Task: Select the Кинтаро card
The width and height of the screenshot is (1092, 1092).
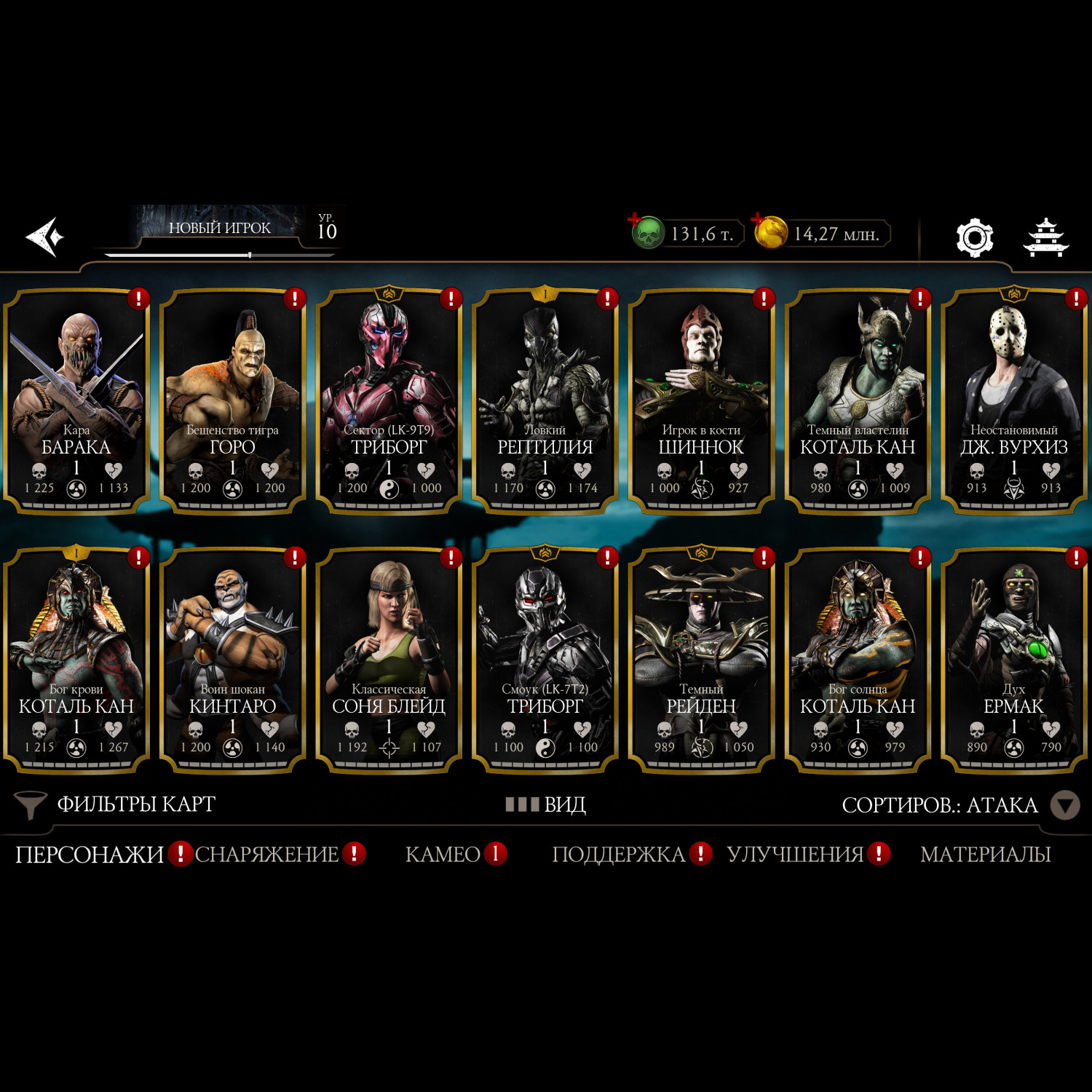Action: pyautogui.click(x=232, y=659)
